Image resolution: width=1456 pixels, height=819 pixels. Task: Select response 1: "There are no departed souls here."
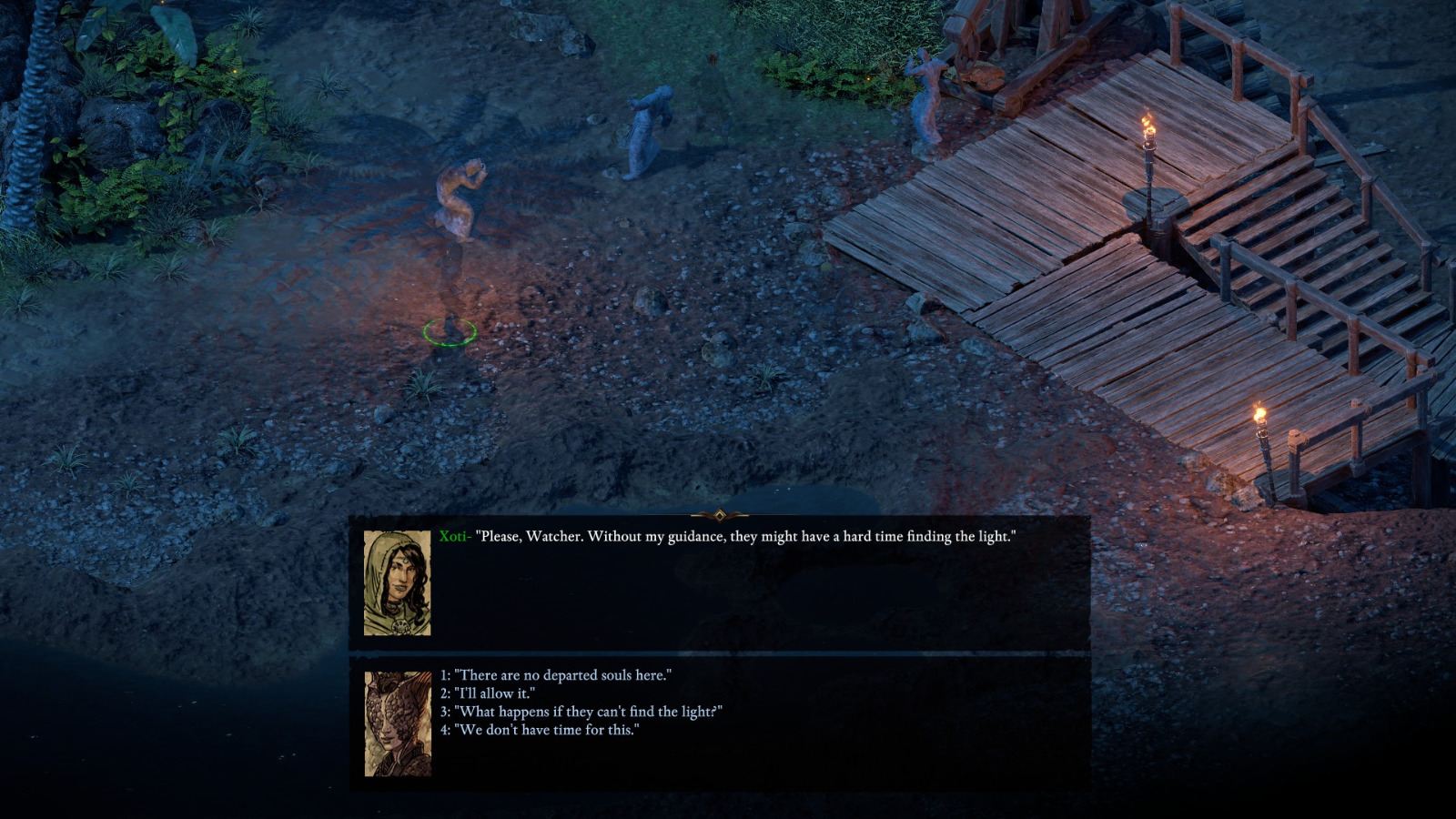click(x=557, y=672)
